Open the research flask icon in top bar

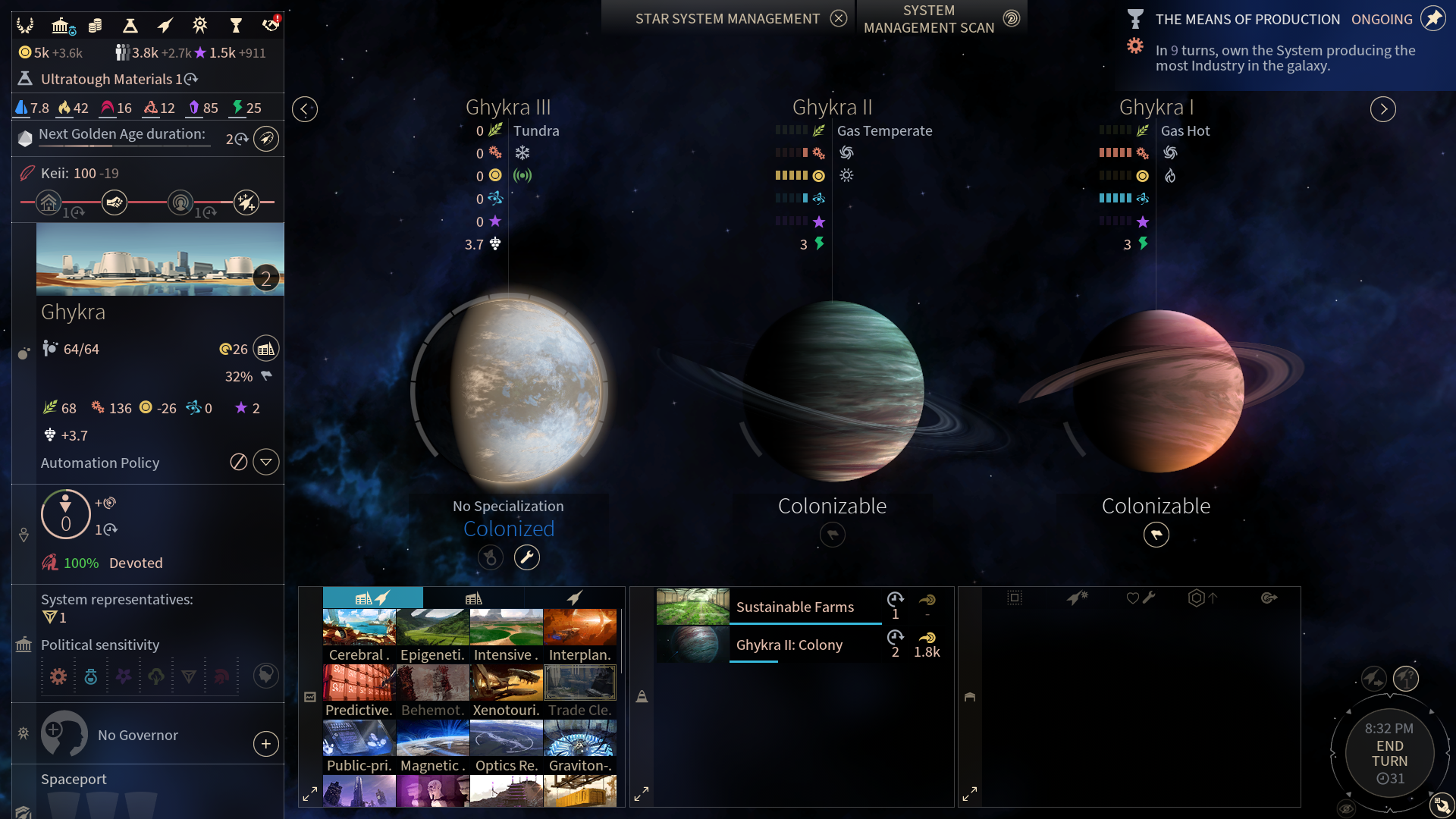130,26
